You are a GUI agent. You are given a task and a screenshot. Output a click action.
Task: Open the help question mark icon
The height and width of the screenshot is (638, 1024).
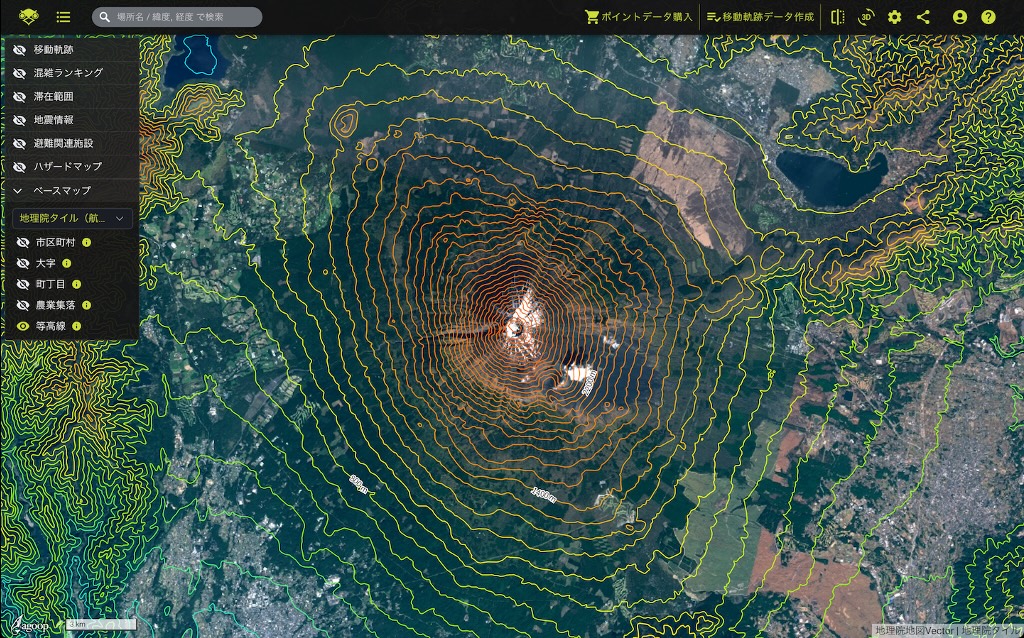pos(988,17)
